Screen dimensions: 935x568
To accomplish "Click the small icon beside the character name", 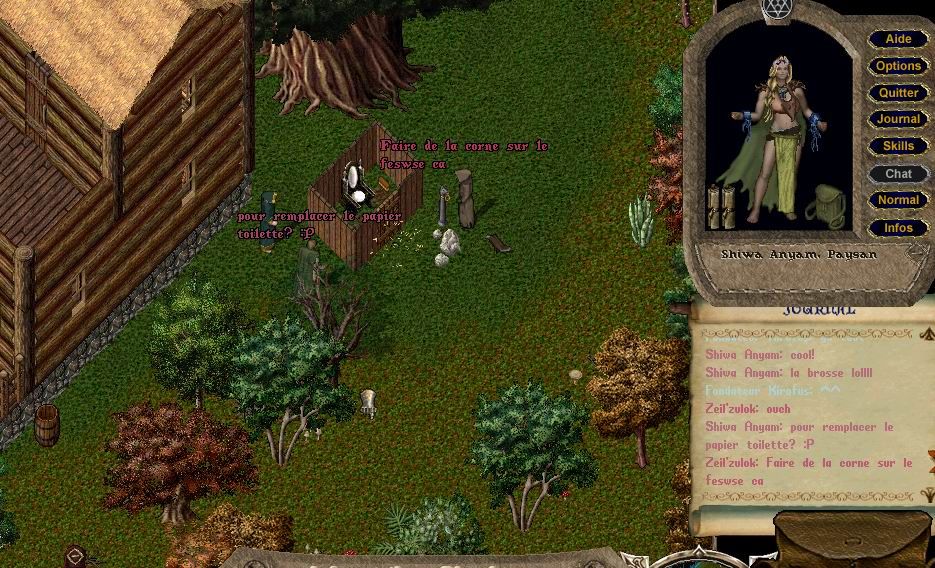I will point(914,254).
